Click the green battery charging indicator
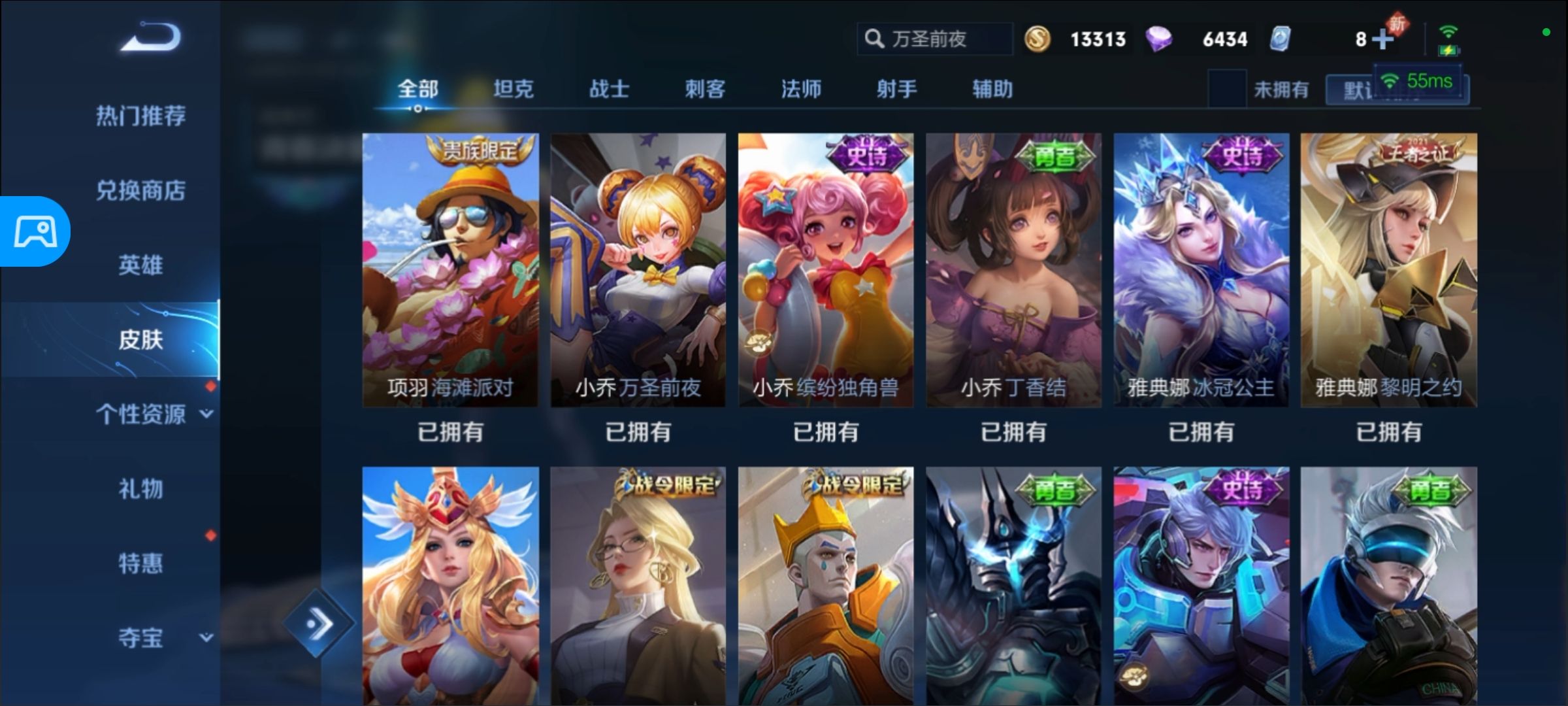 point(1450,50)
